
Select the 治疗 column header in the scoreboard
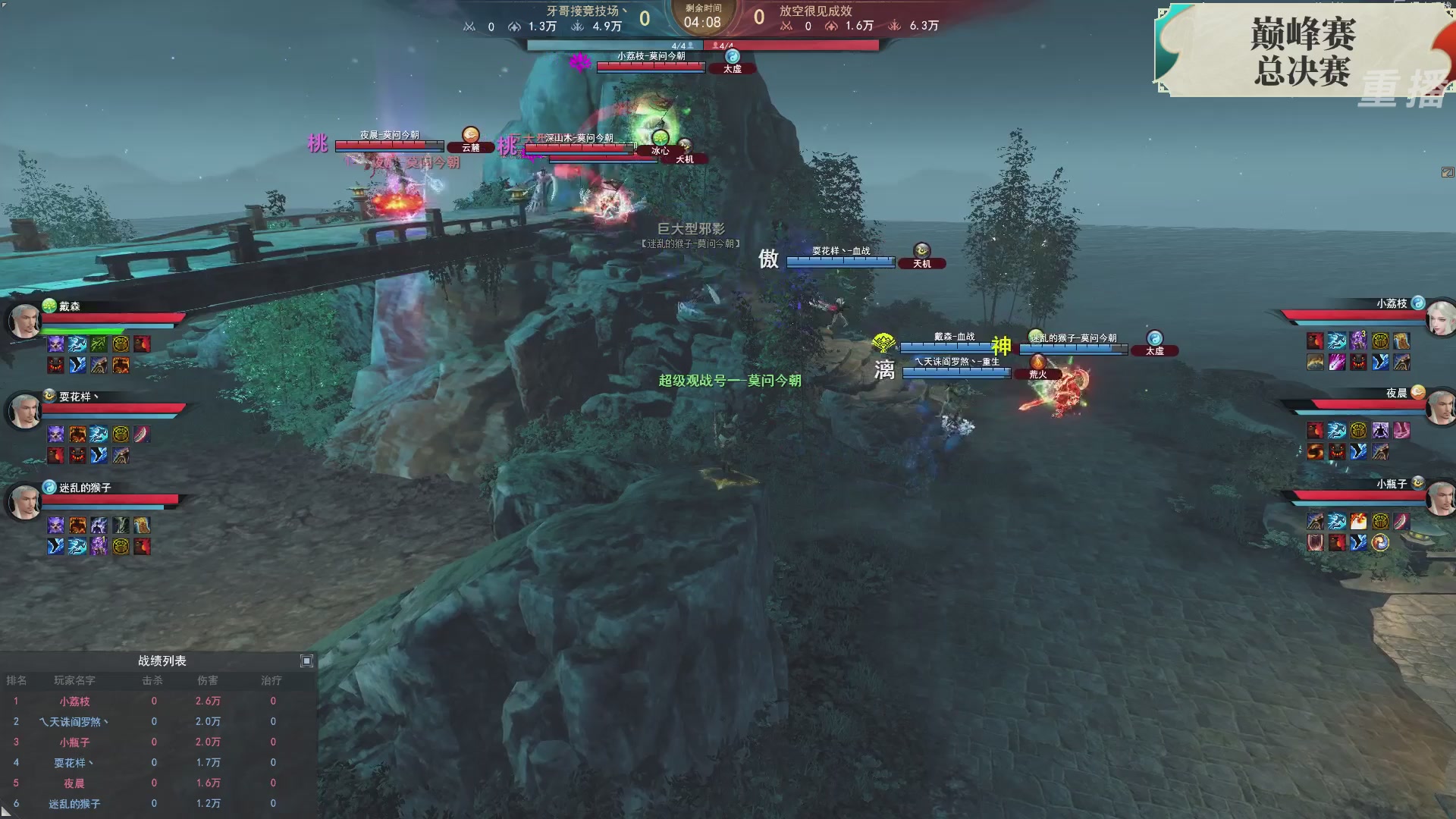273,680
